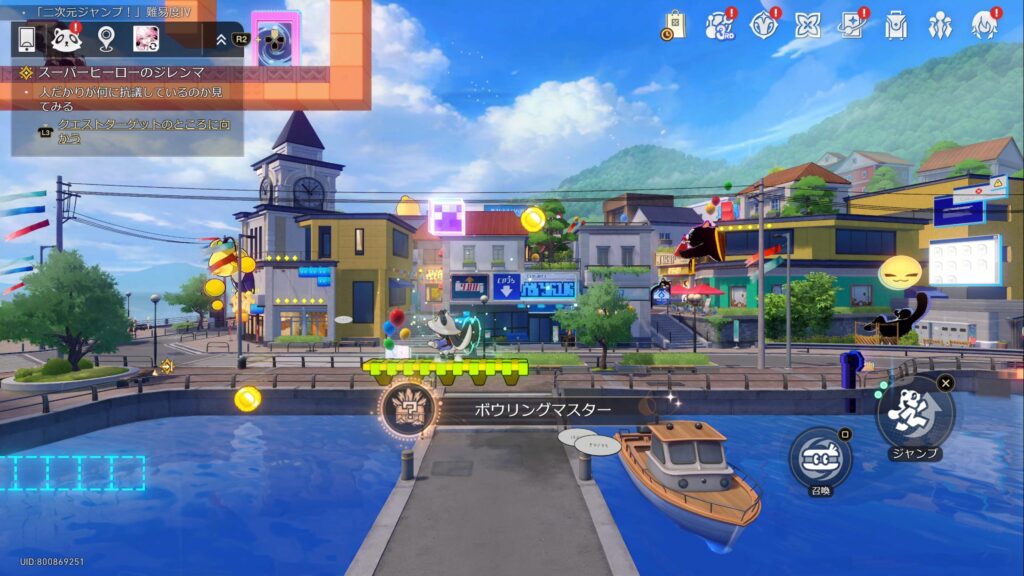This screenshot has width=1024, height=576.
Task: Open the three-figure team icon
Action: (x=940, y=25)
